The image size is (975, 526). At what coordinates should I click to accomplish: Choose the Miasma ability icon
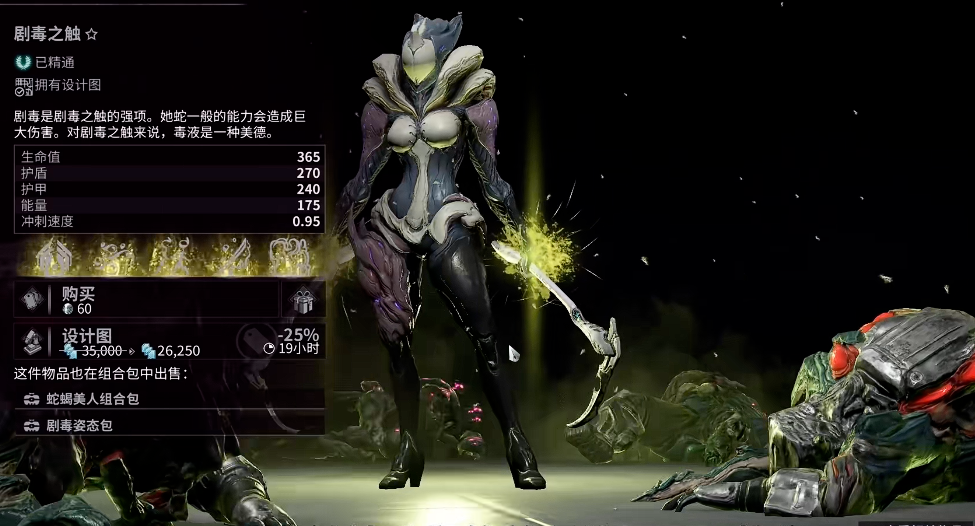(292, 258)
